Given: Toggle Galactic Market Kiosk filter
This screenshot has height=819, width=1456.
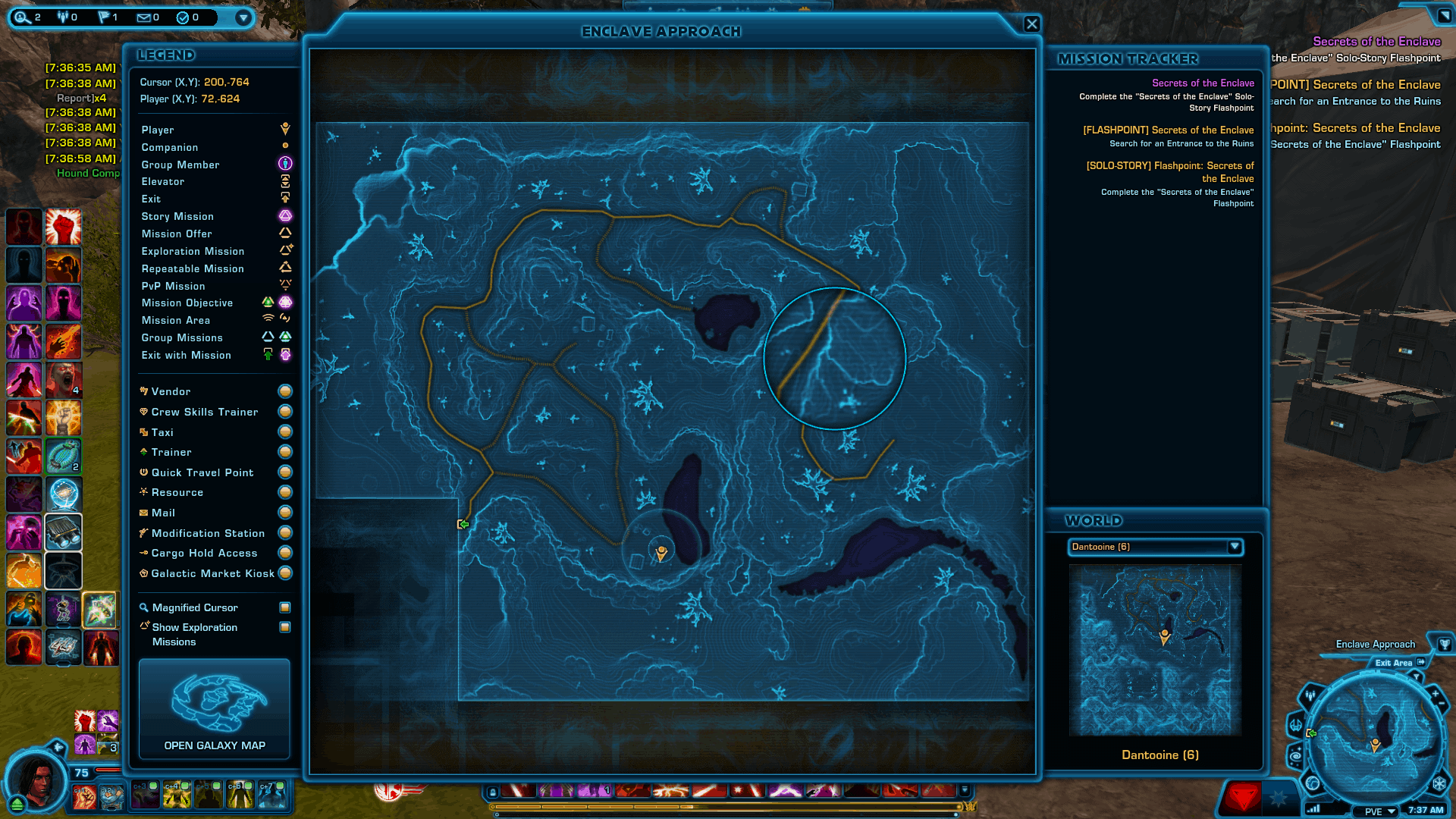Looking at the screenshot, I should pyautogui.click(x=285, y=573).
